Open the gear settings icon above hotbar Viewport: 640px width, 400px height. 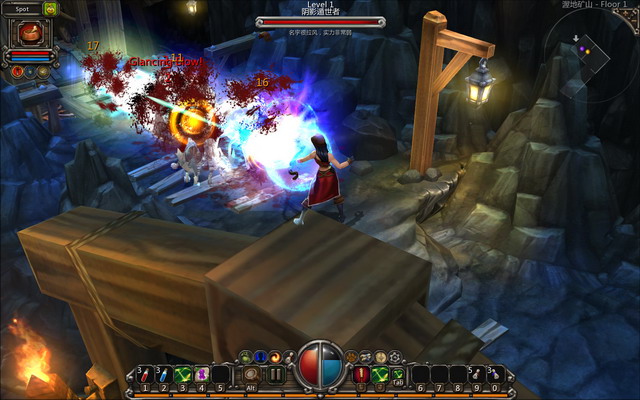click(394, 356)
